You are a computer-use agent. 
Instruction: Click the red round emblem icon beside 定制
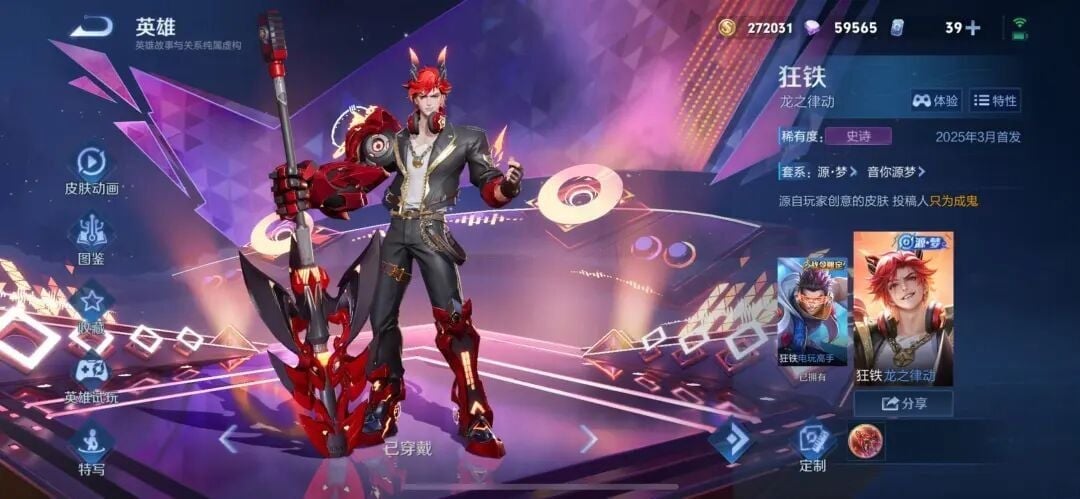(x=865, y=440)
